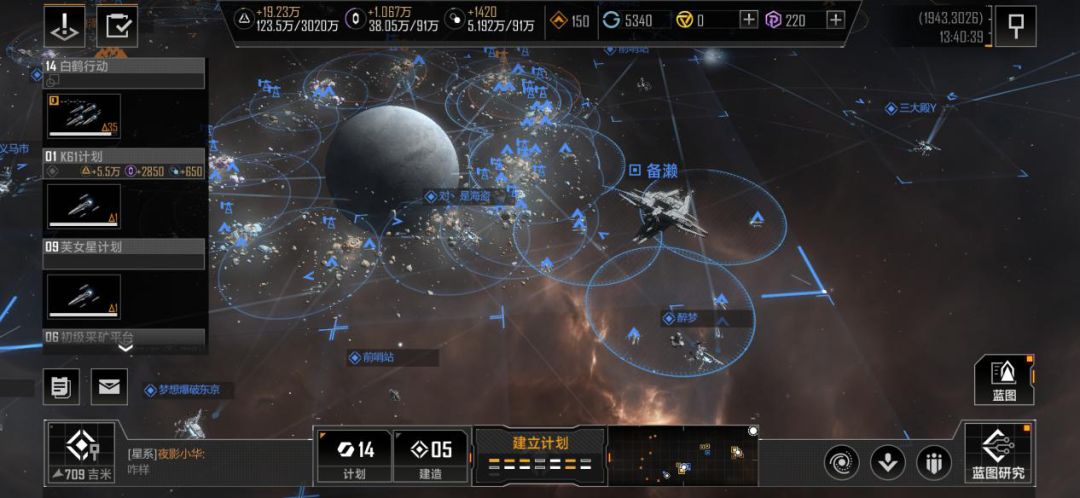Open the task checklist icon
The width and height of the screenshot is (1080, 498).
point(117,26)
